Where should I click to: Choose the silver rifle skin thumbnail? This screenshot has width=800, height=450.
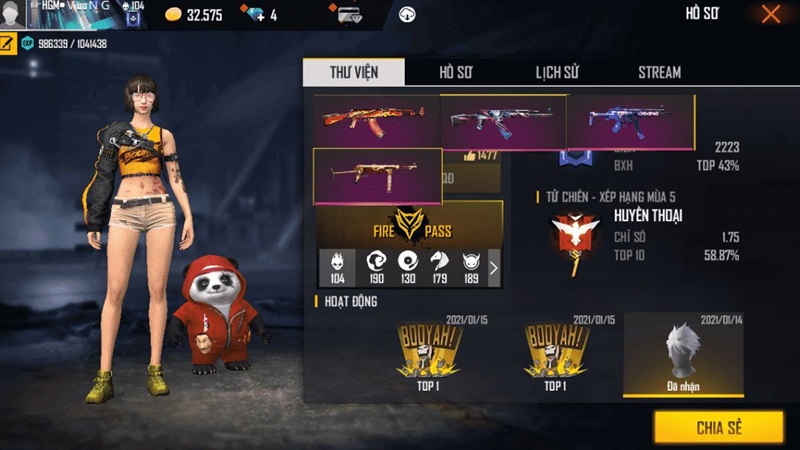coord(503,122)
